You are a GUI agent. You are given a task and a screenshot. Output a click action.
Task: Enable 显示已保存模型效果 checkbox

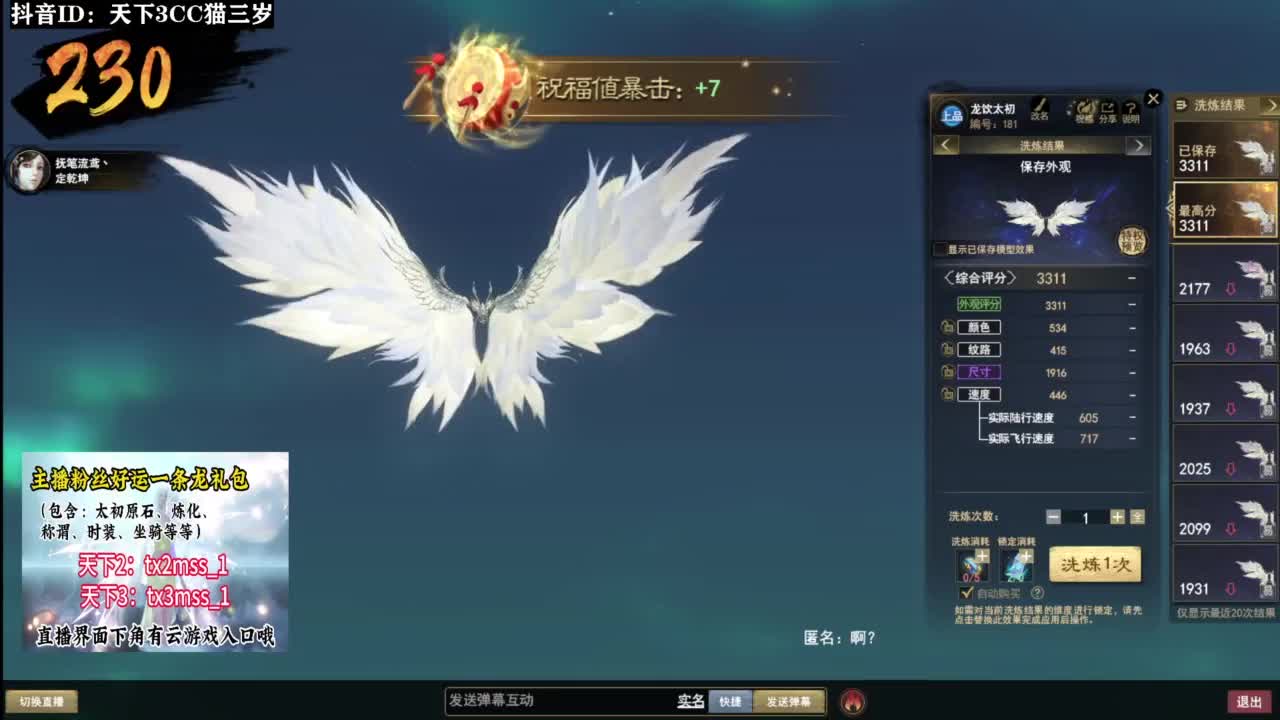[938, 246]
